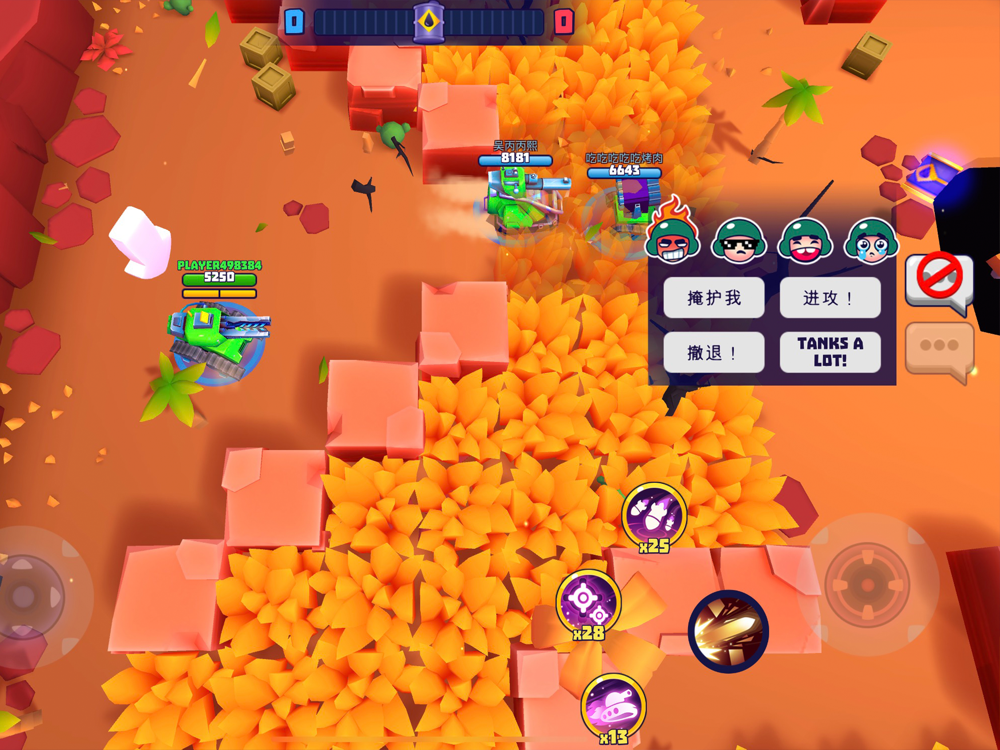Send the 掩护我 quick chat message
This screenshot has width=1000, height=750.
[x=714, y=298]
